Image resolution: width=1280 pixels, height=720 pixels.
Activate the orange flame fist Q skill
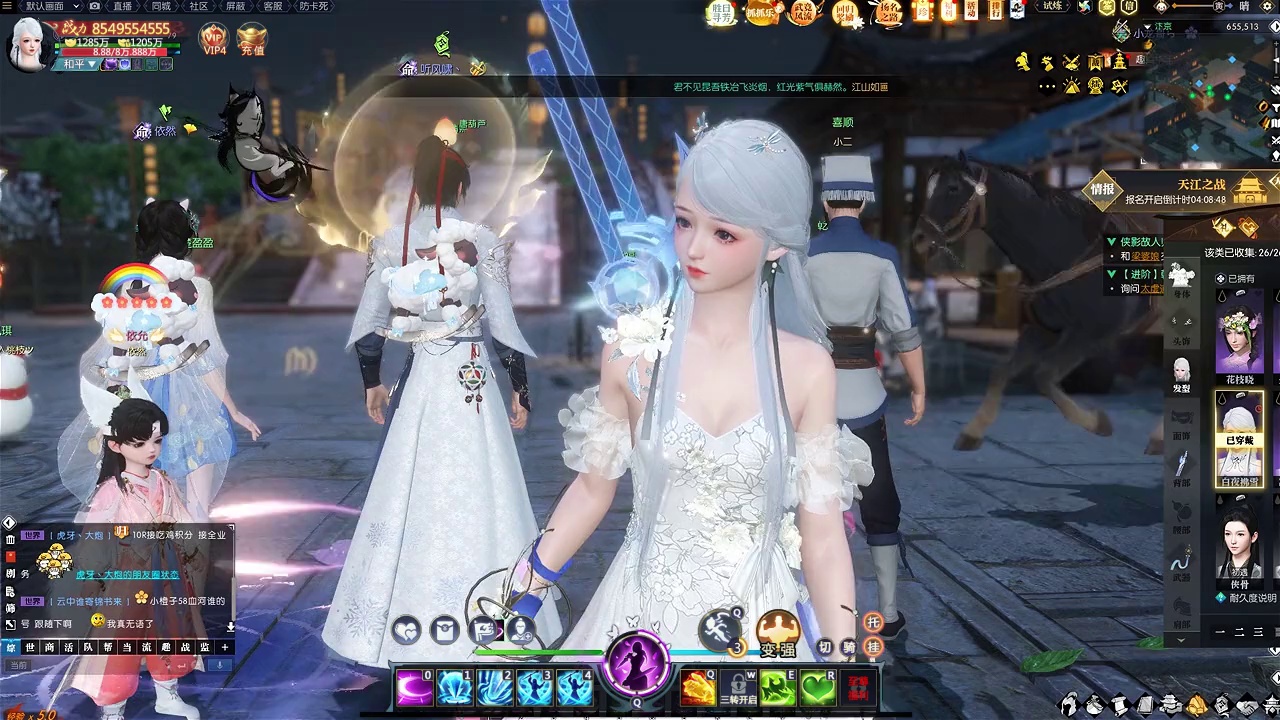[698, 688]
